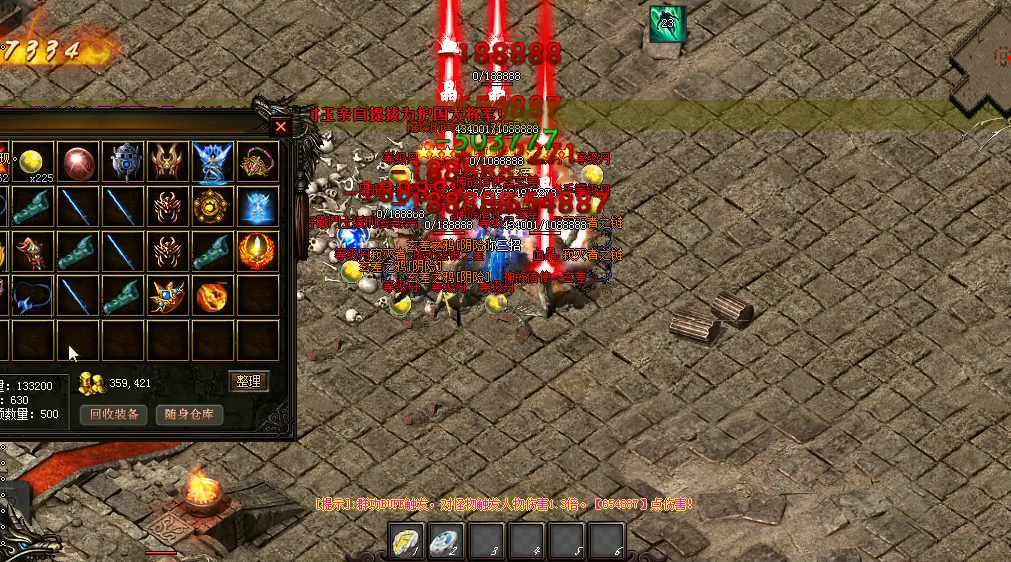The image size is (1011, 562).
Task: Select the flaming phoenix orb item
Action: 257,251
